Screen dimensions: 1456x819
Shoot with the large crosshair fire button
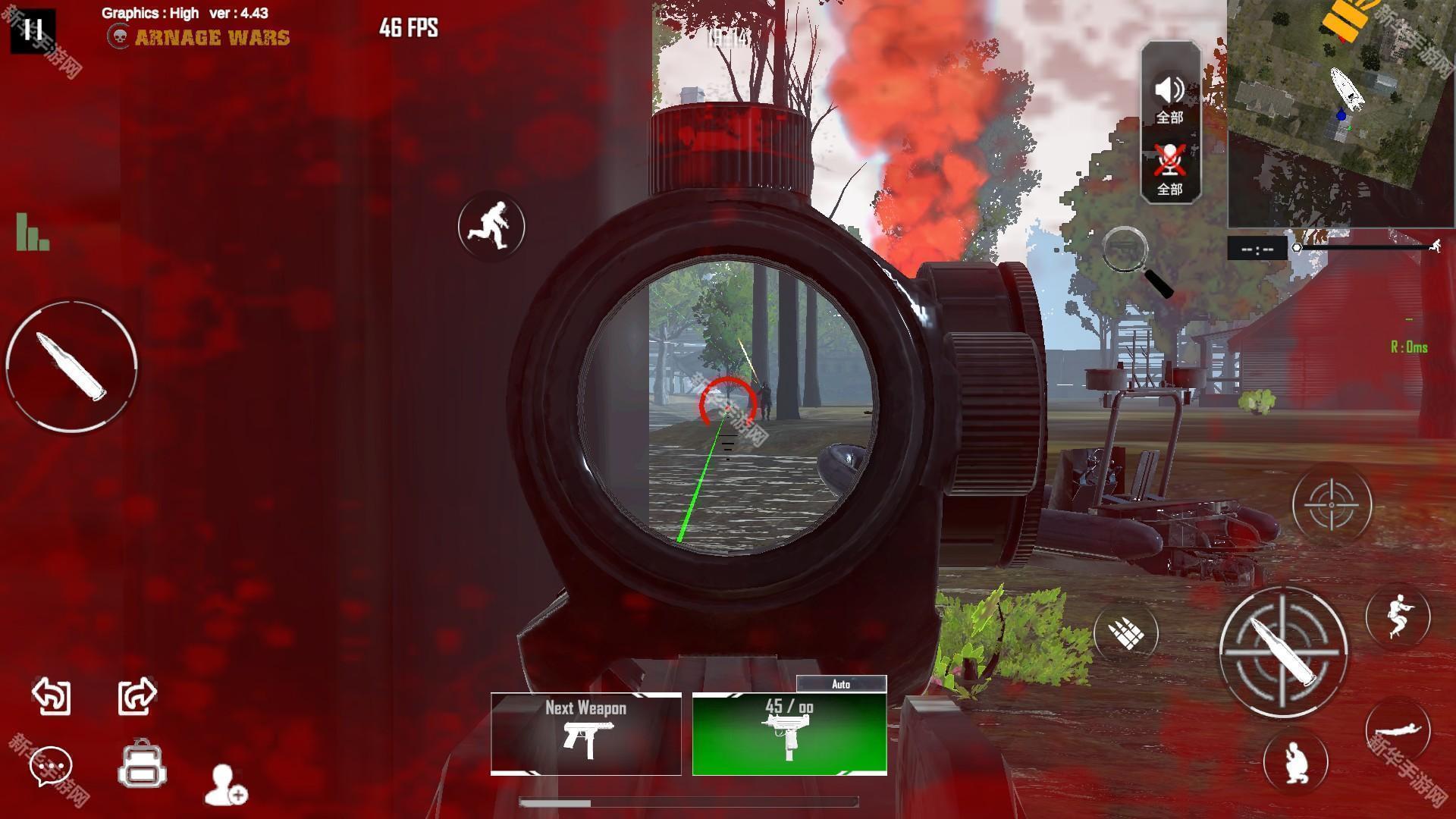(x=1282, y=651)
